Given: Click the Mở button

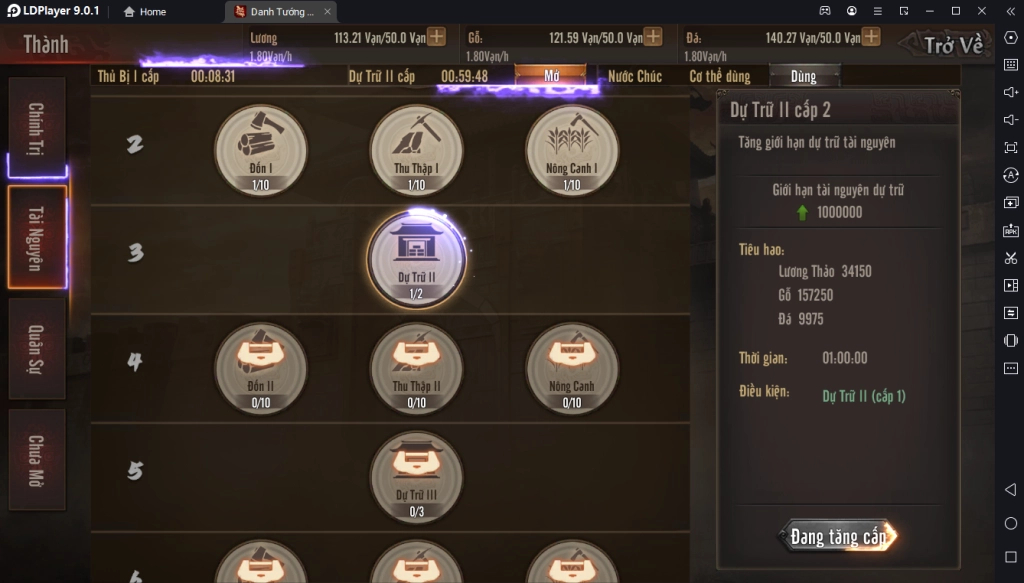Looking at the screenshot, I should pyautogui.click(x=551, y=77).
